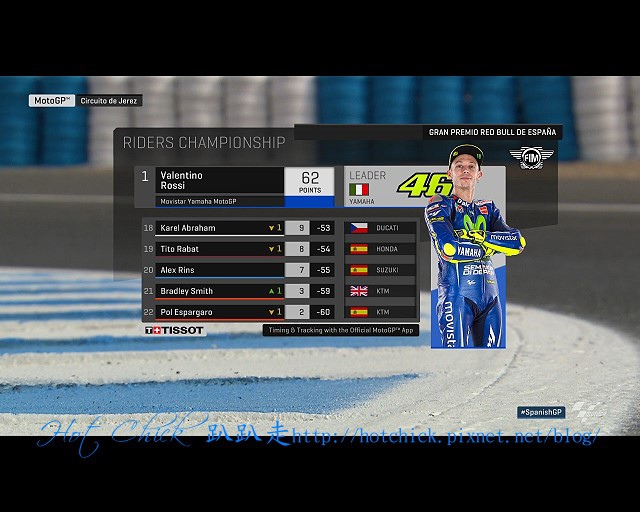This screenshot has width=640, height=512.
Task: Open the hotchick.pixnet.net blog link
Action: (444, 437)
